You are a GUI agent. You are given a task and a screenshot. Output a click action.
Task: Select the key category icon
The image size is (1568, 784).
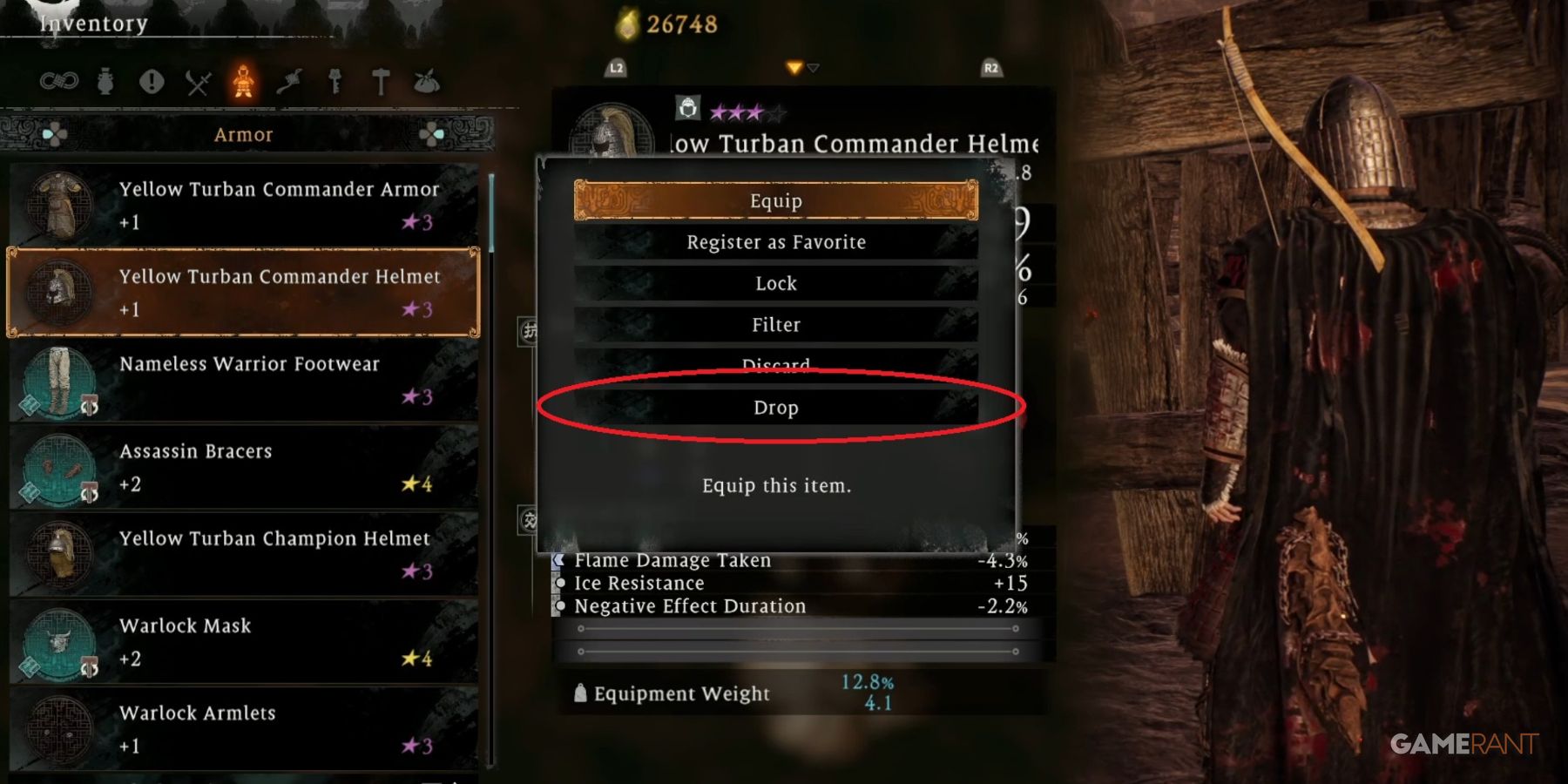coord(335,80)
